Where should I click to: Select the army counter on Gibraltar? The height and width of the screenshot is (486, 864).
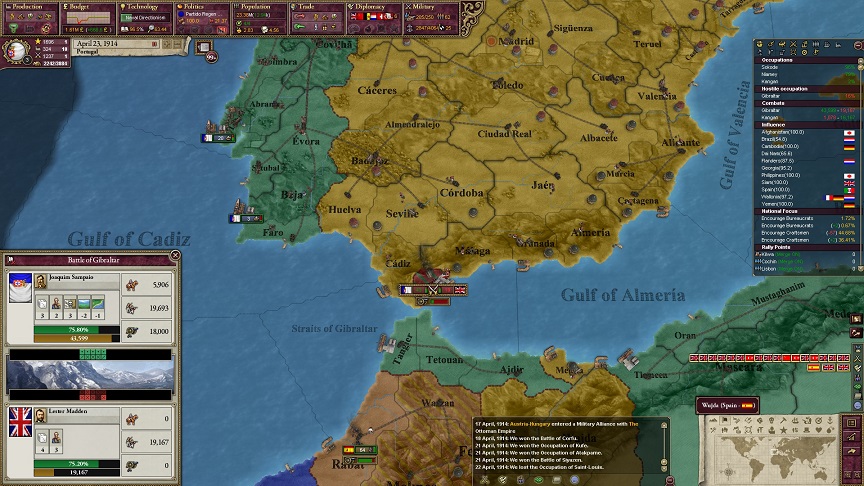(x=435, y=290)
